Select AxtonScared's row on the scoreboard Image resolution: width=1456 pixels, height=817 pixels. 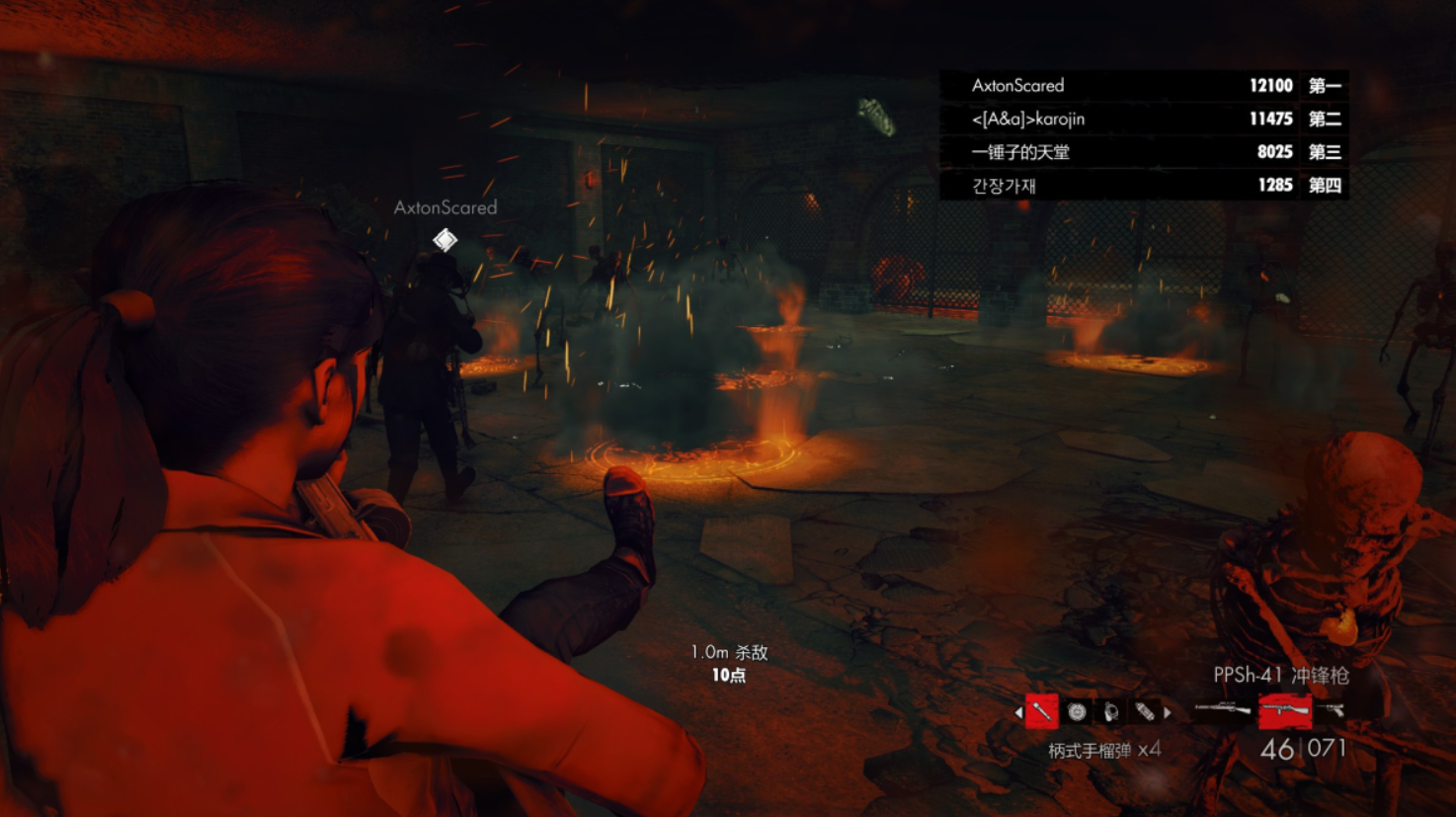click(x=1144, y=86)
